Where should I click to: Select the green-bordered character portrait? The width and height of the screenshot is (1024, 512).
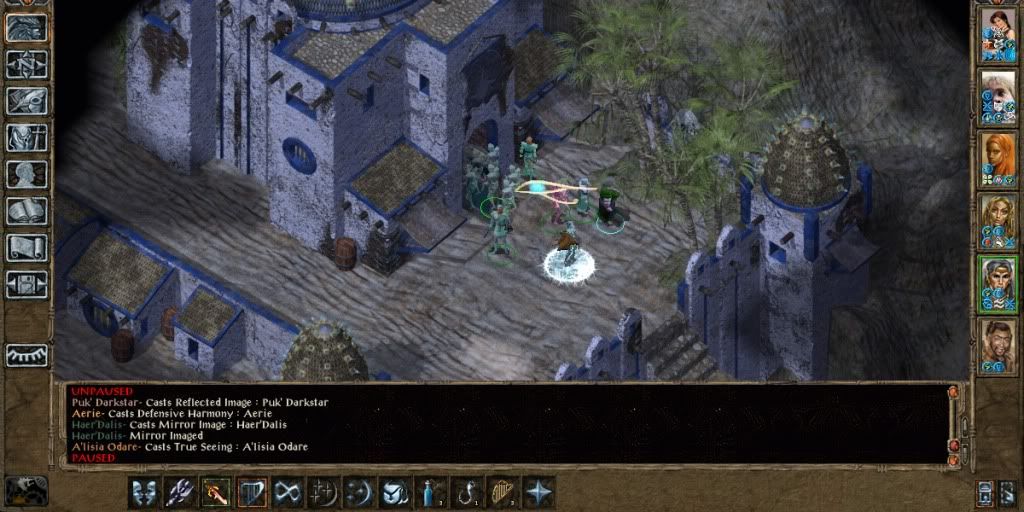[998, 284]
